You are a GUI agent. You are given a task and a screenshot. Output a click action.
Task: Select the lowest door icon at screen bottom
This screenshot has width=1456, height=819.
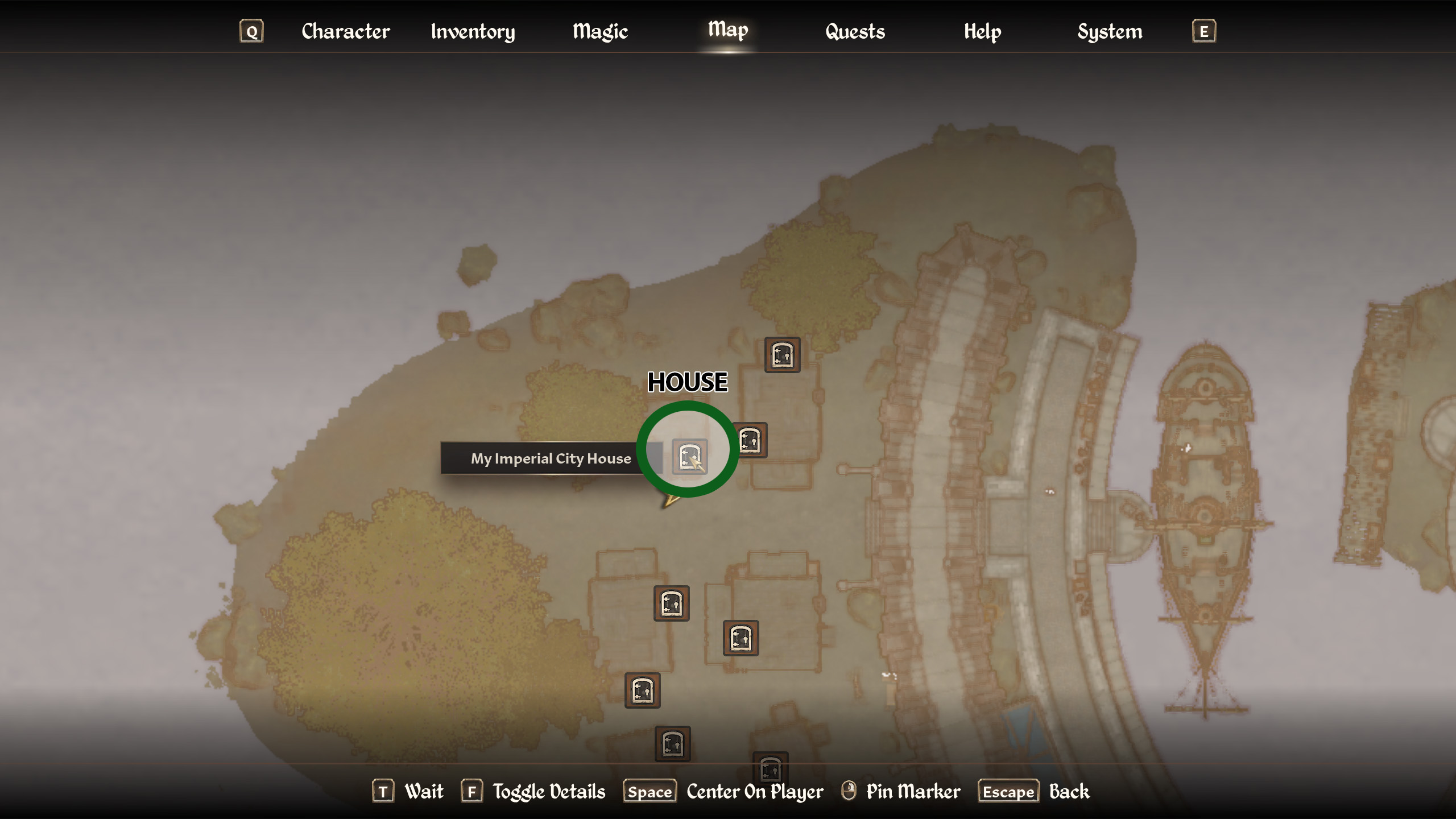[x=771, y=772]
